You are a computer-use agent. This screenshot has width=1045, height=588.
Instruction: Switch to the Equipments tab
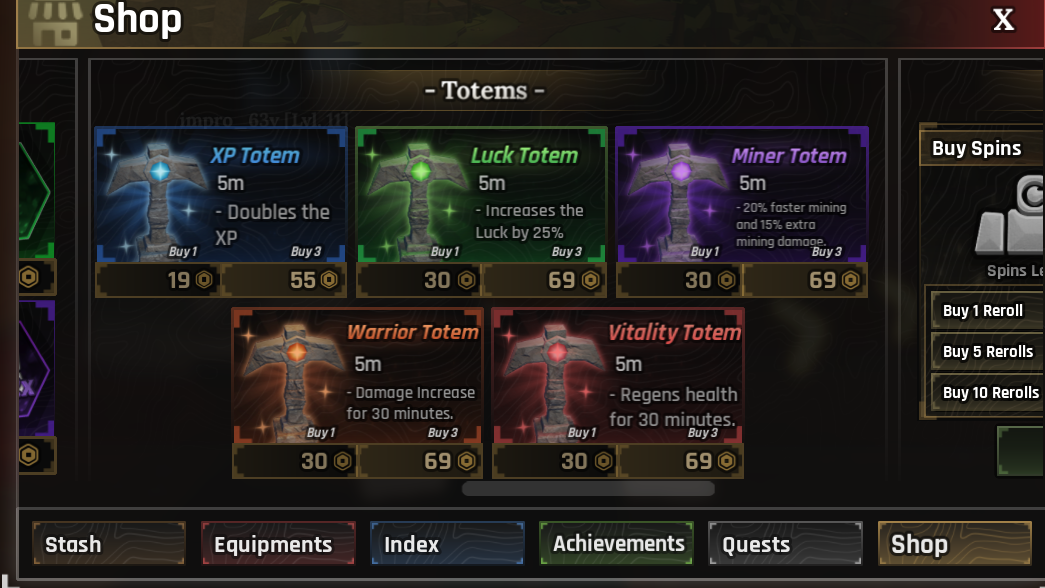click(277, 544)
